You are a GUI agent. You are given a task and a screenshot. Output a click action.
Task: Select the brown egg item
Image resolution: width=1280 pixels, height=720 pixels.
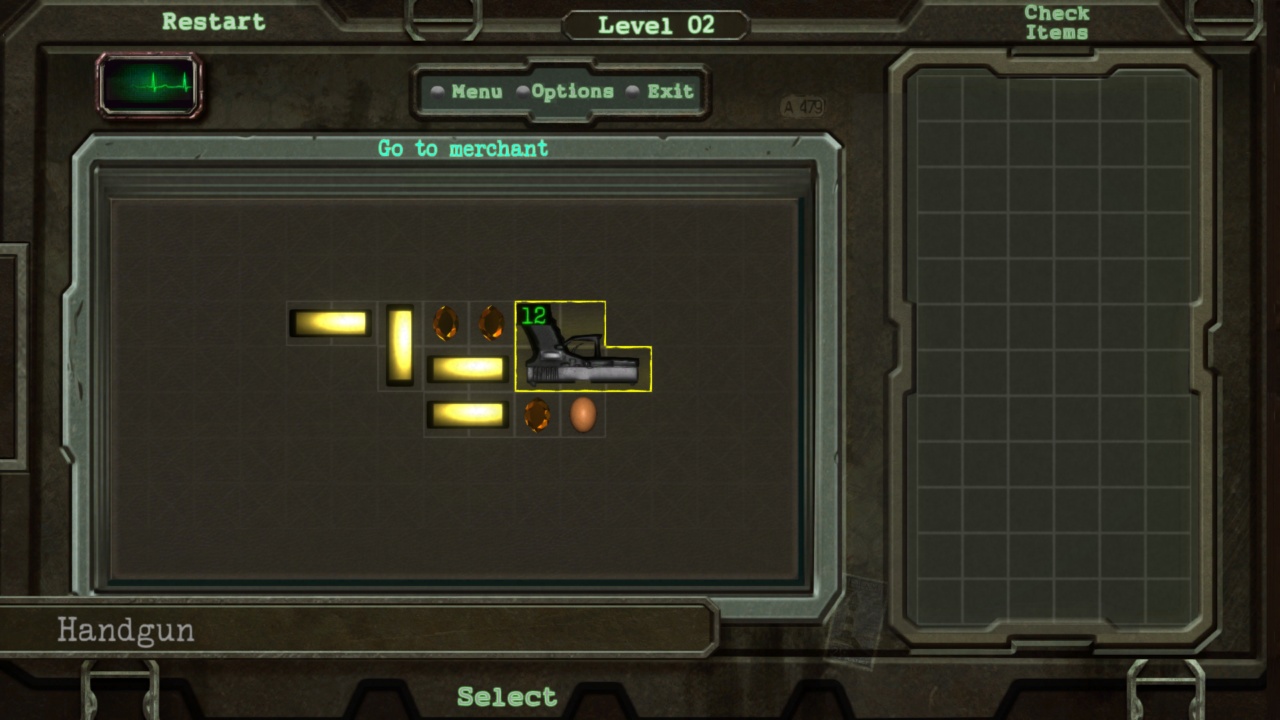click(x=583, y=414)
